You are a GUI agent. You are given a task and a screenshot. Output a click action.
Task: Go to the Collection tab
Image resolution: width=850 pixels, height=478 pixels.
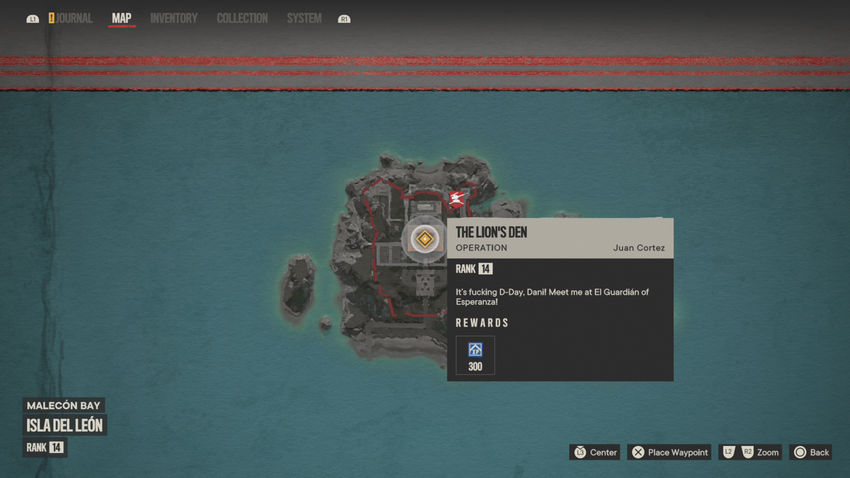click(242, 18)
